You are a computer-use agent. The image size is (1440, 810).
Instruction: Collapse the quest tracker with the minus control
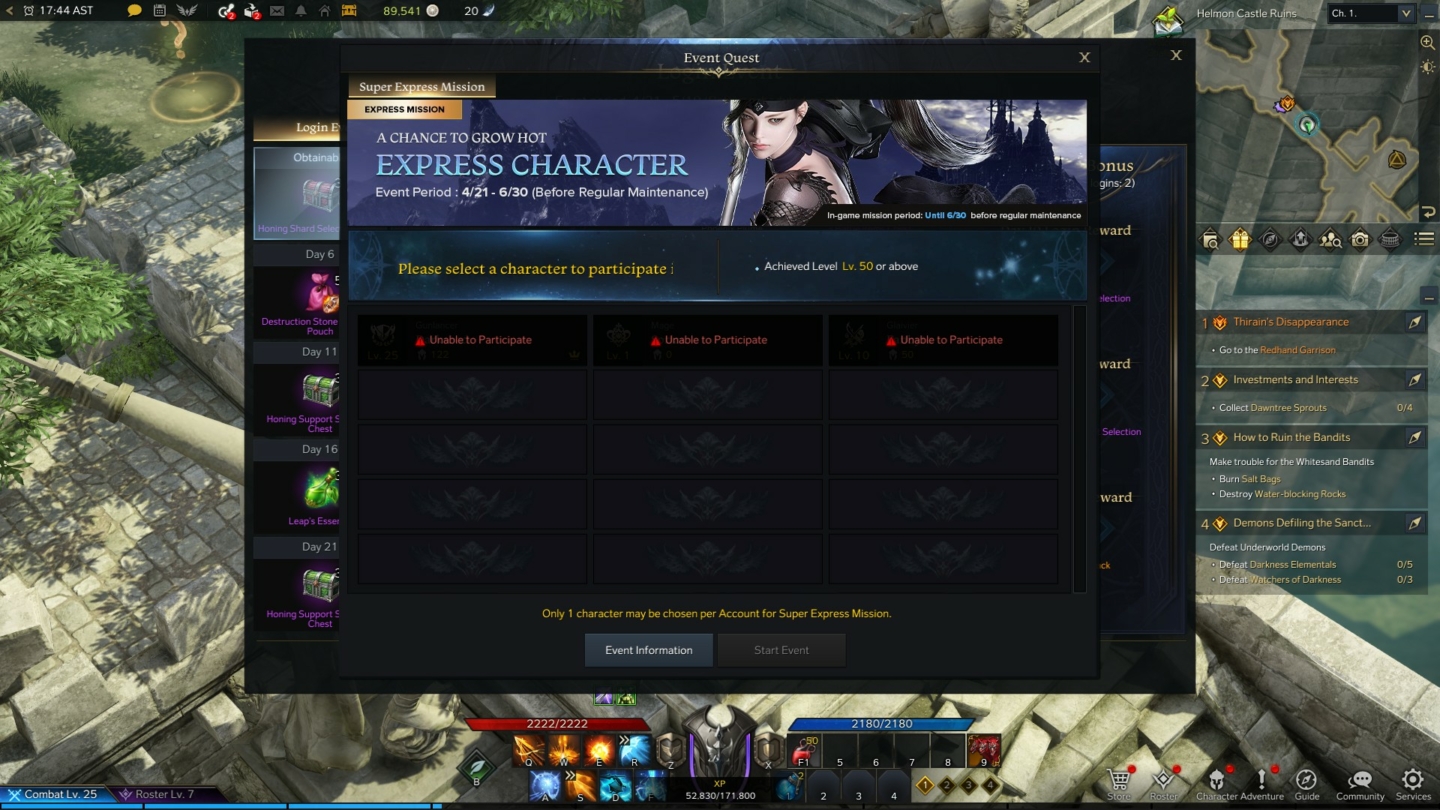(1429, 299)
